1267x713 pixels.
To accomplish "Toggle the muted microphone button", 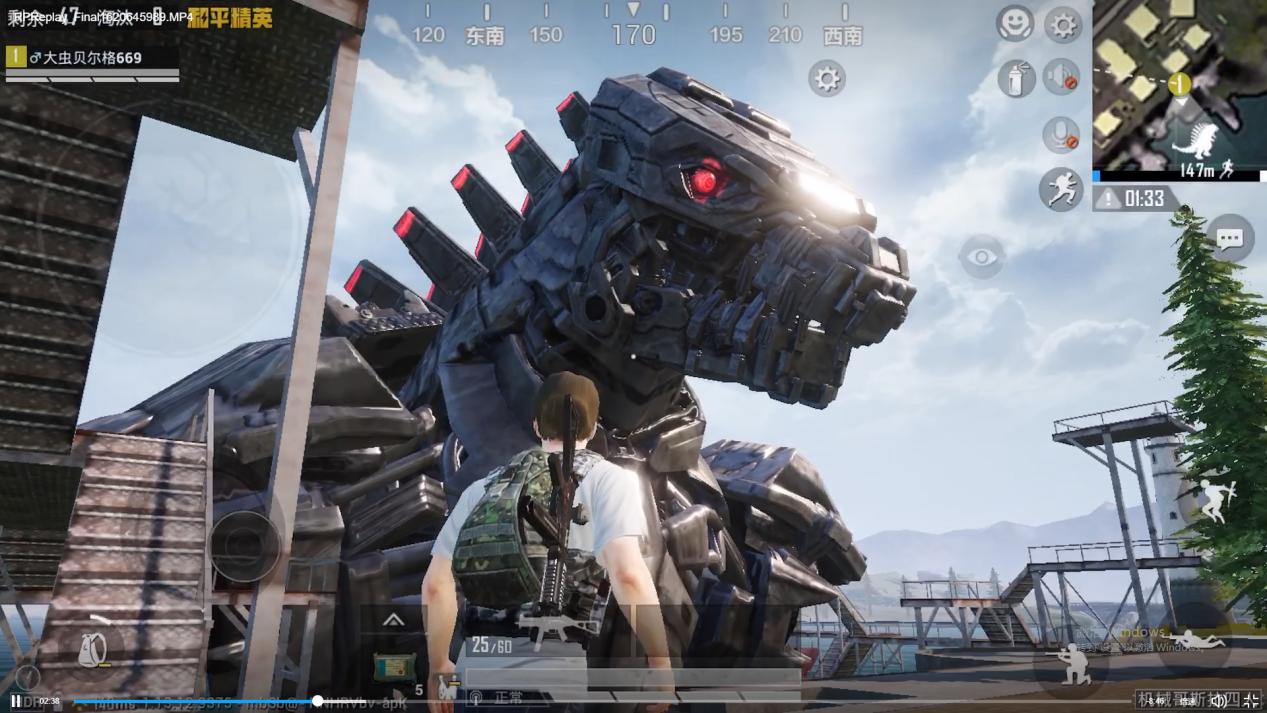I will coord(1060,134).
